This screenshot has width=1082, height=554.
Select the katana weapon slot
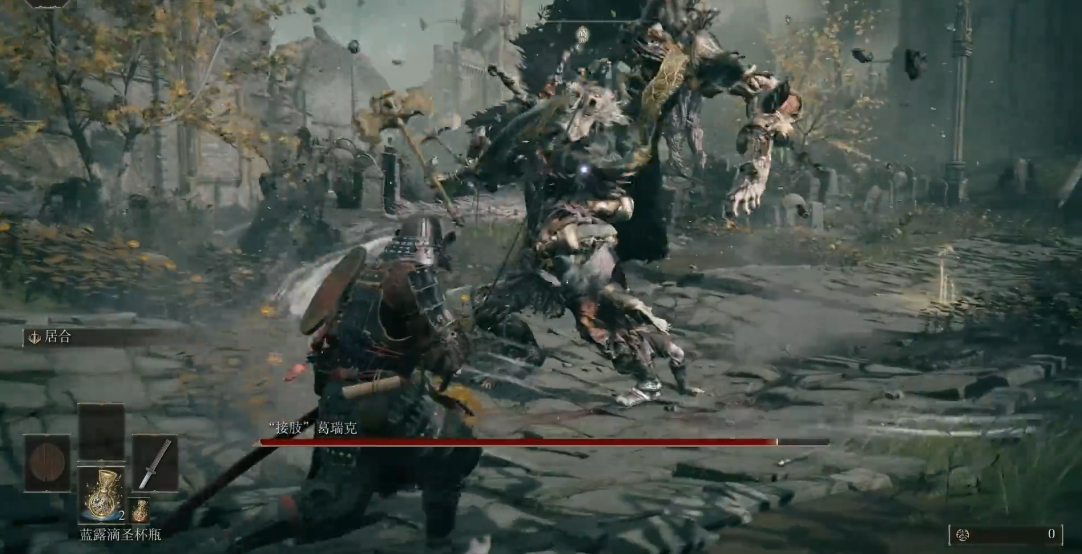pyautogui.click(x=155, y=463)
